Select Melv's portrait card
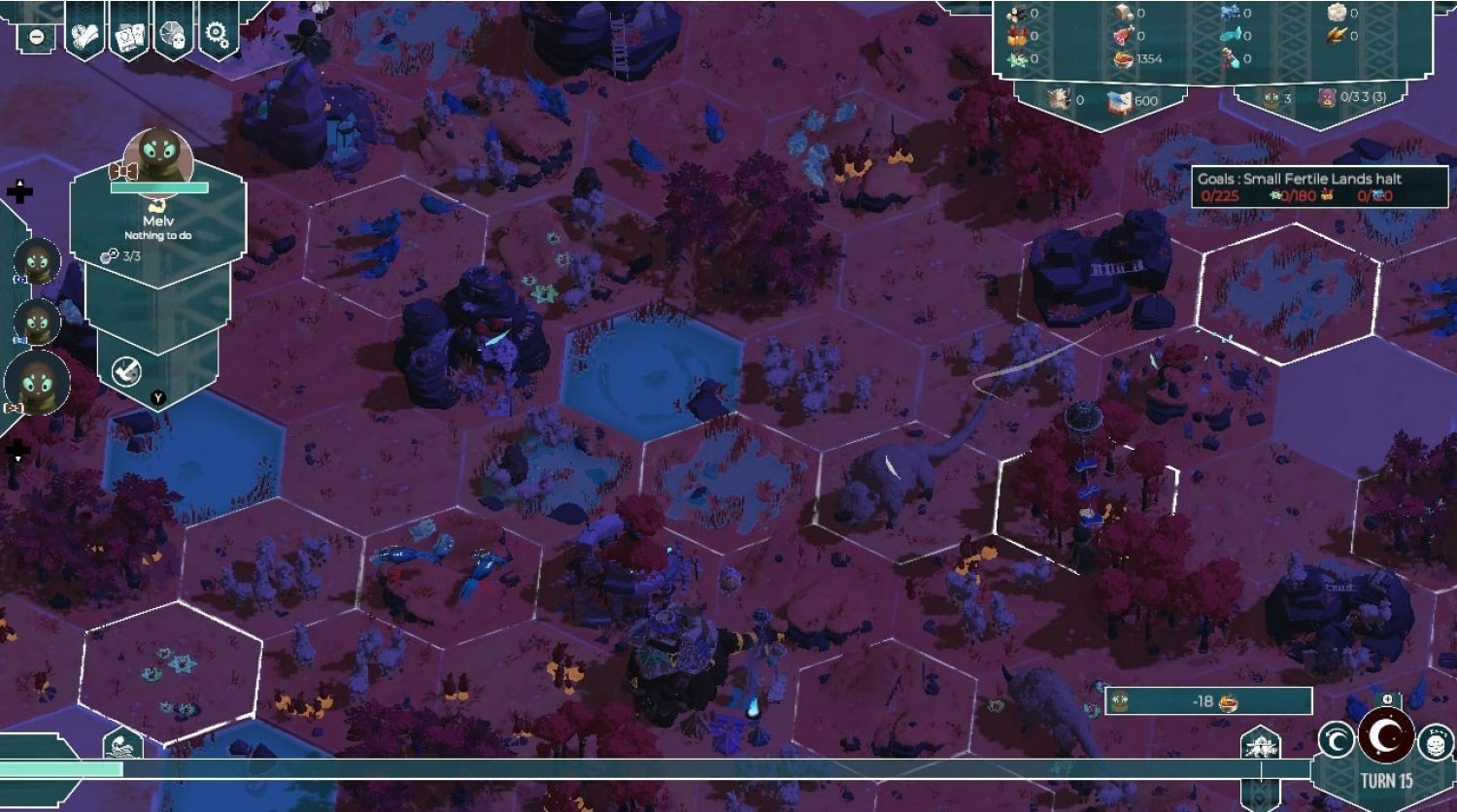Screen dimensions: 1457x812 click(158, 160)
